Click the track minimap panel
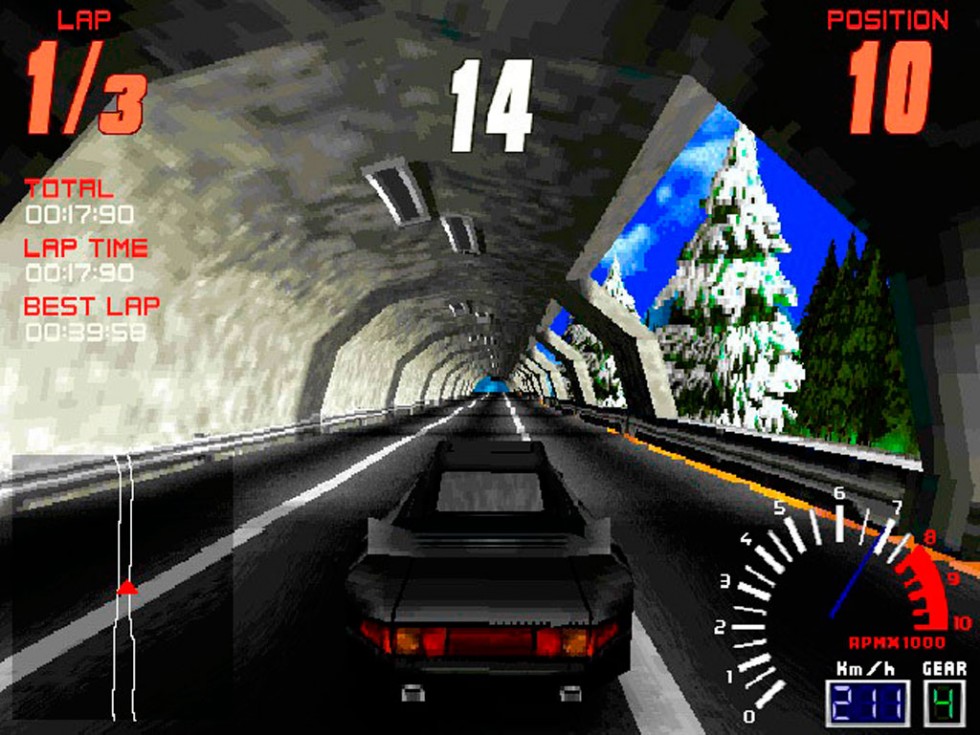The height and width of the screenshot is (735, 980). (120, 588)
